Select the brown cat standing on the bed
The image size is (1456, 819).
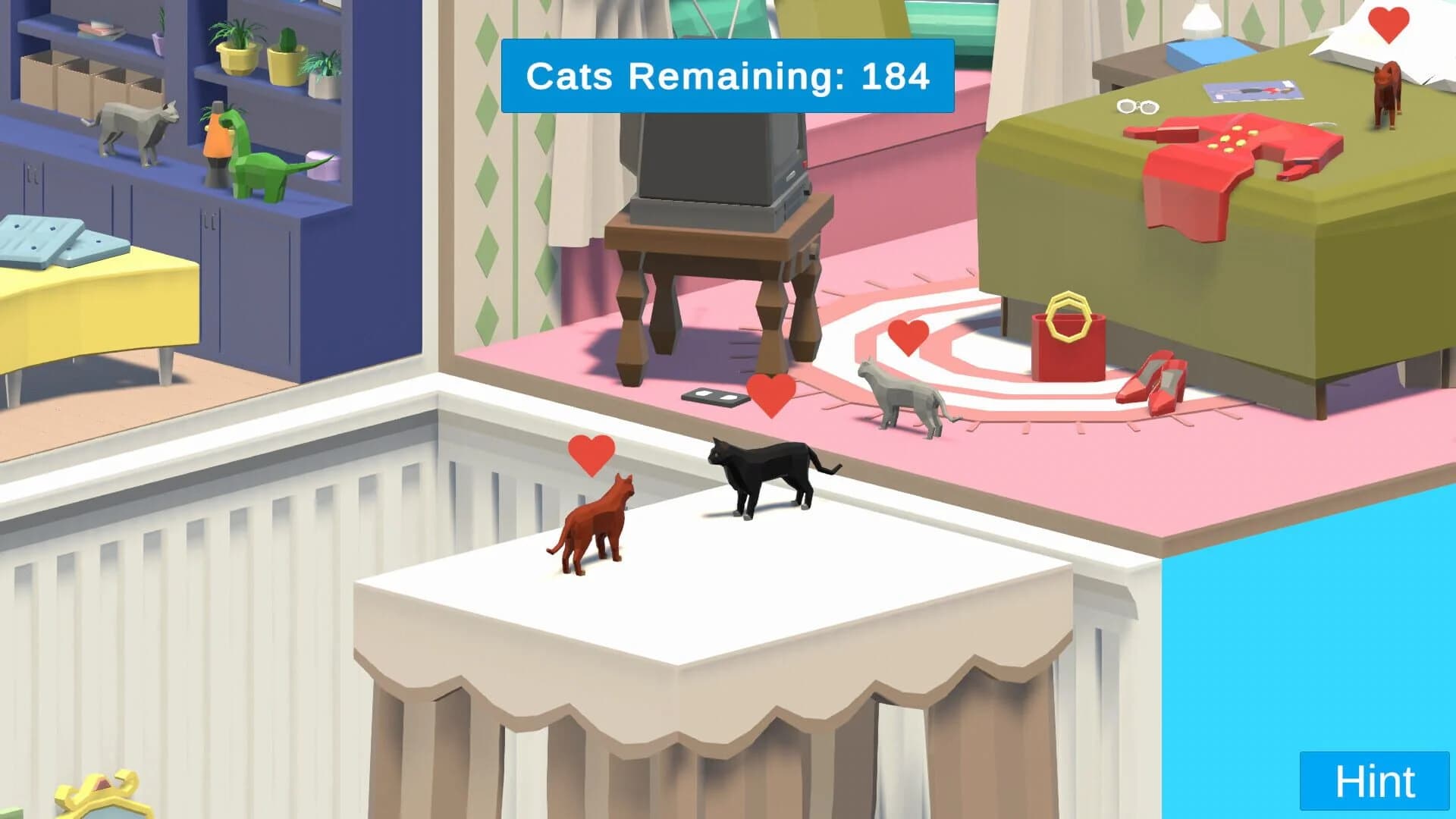pyautogui.click(x=1388, y=91)
